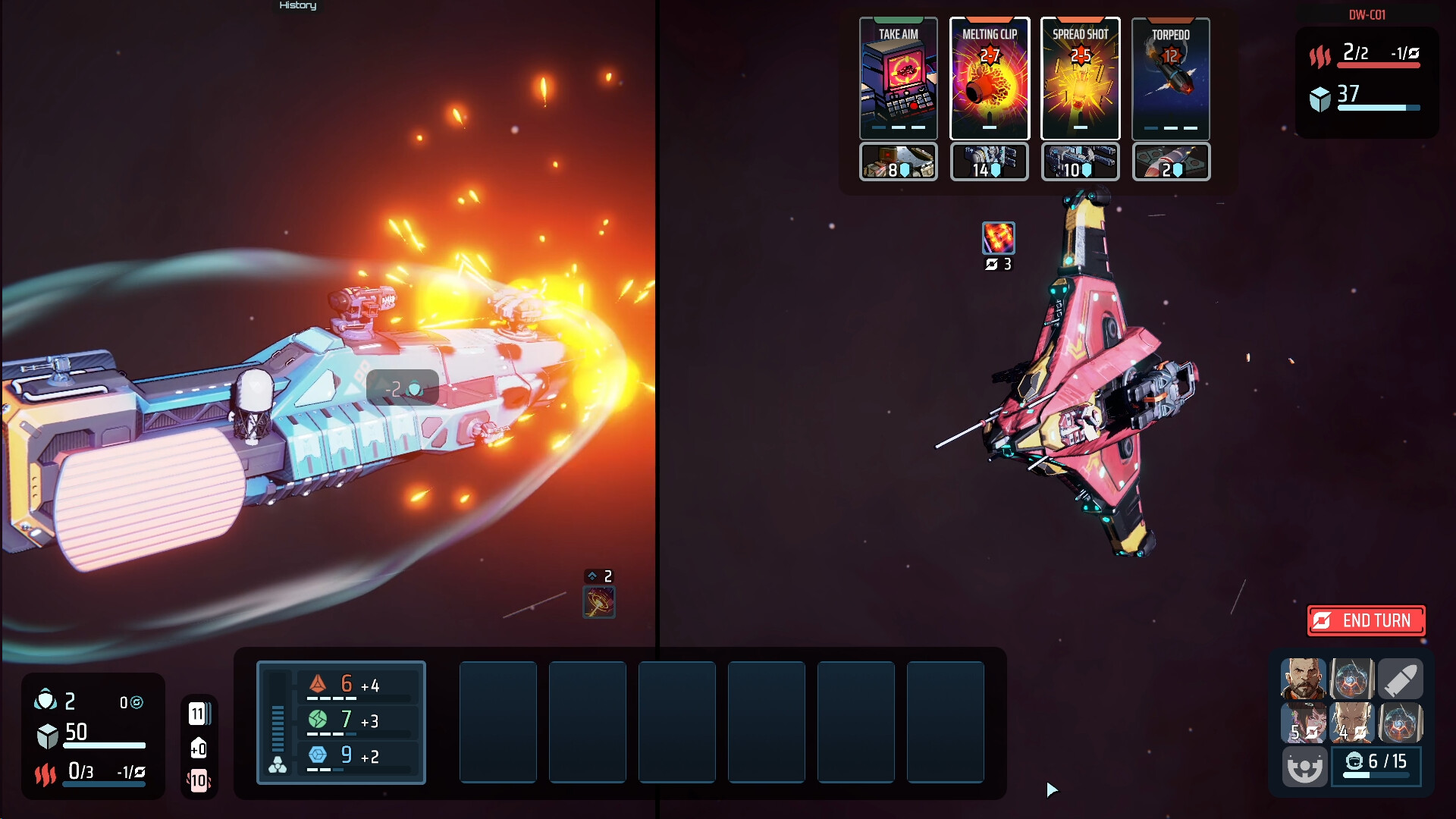Screen dimensions: 1456x819
Task: End the current turn
Action: pos(1367,621)
